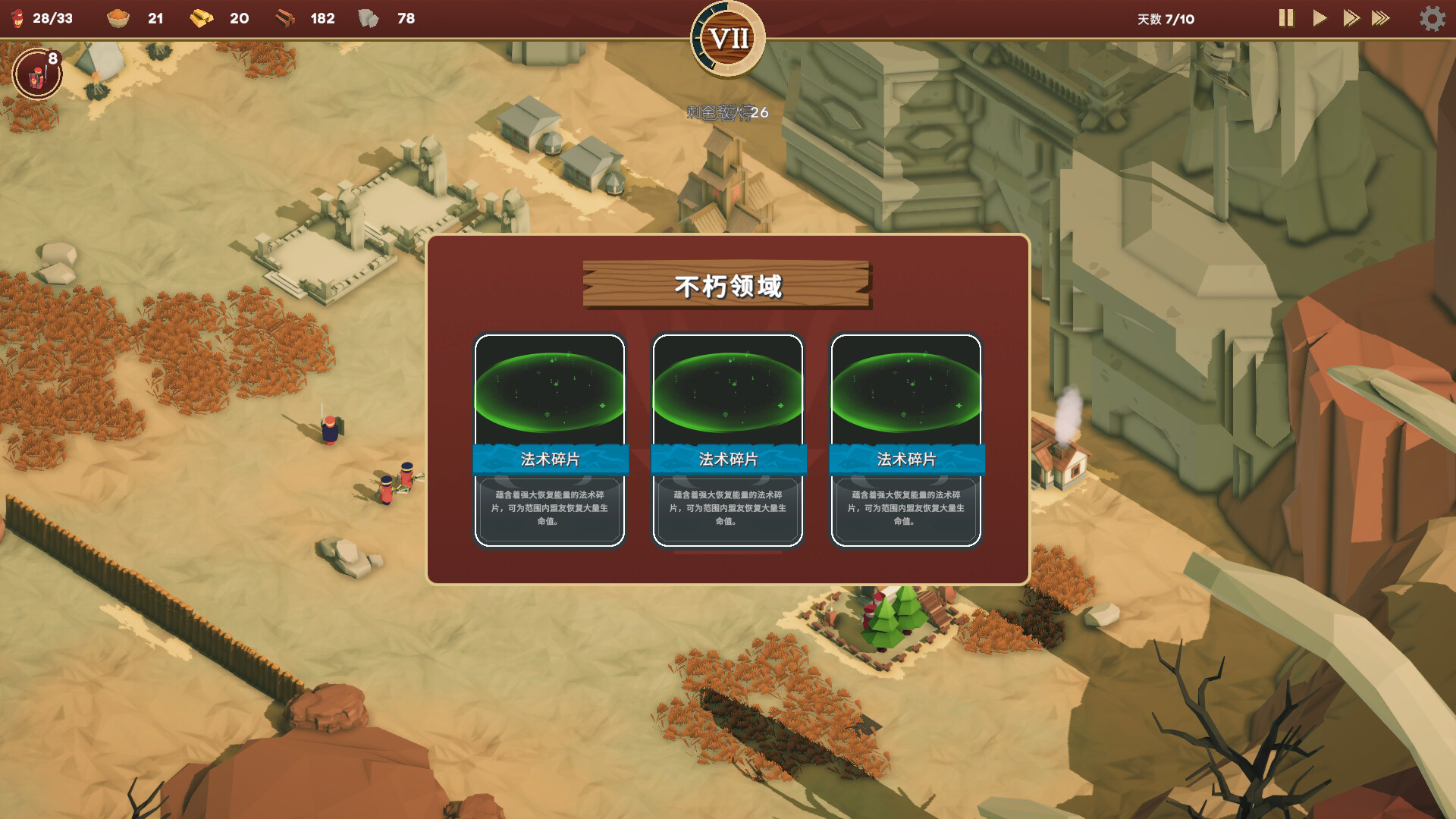
Task: Click the VII wave indicator medallion
Action: [727, 36]
